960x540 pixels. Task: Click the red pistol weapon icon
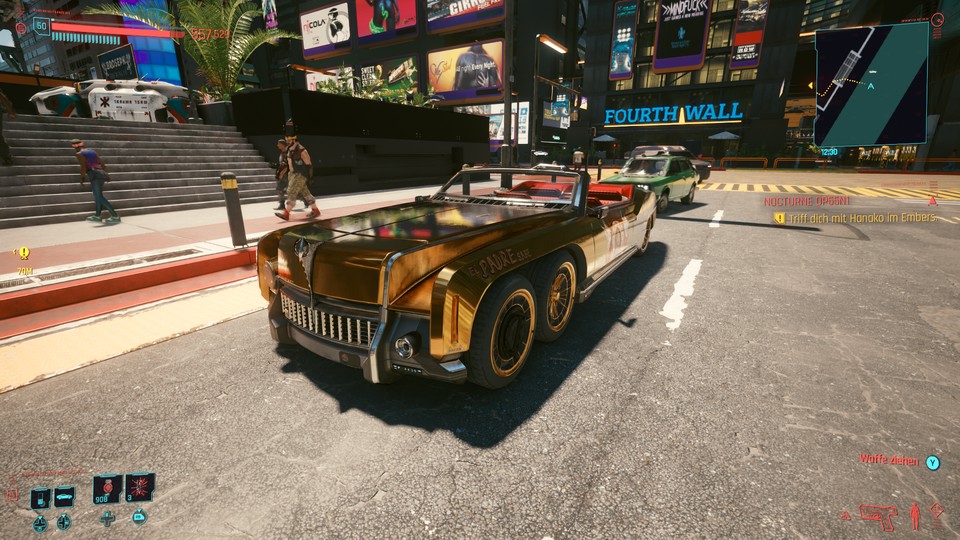click(878, 516)
